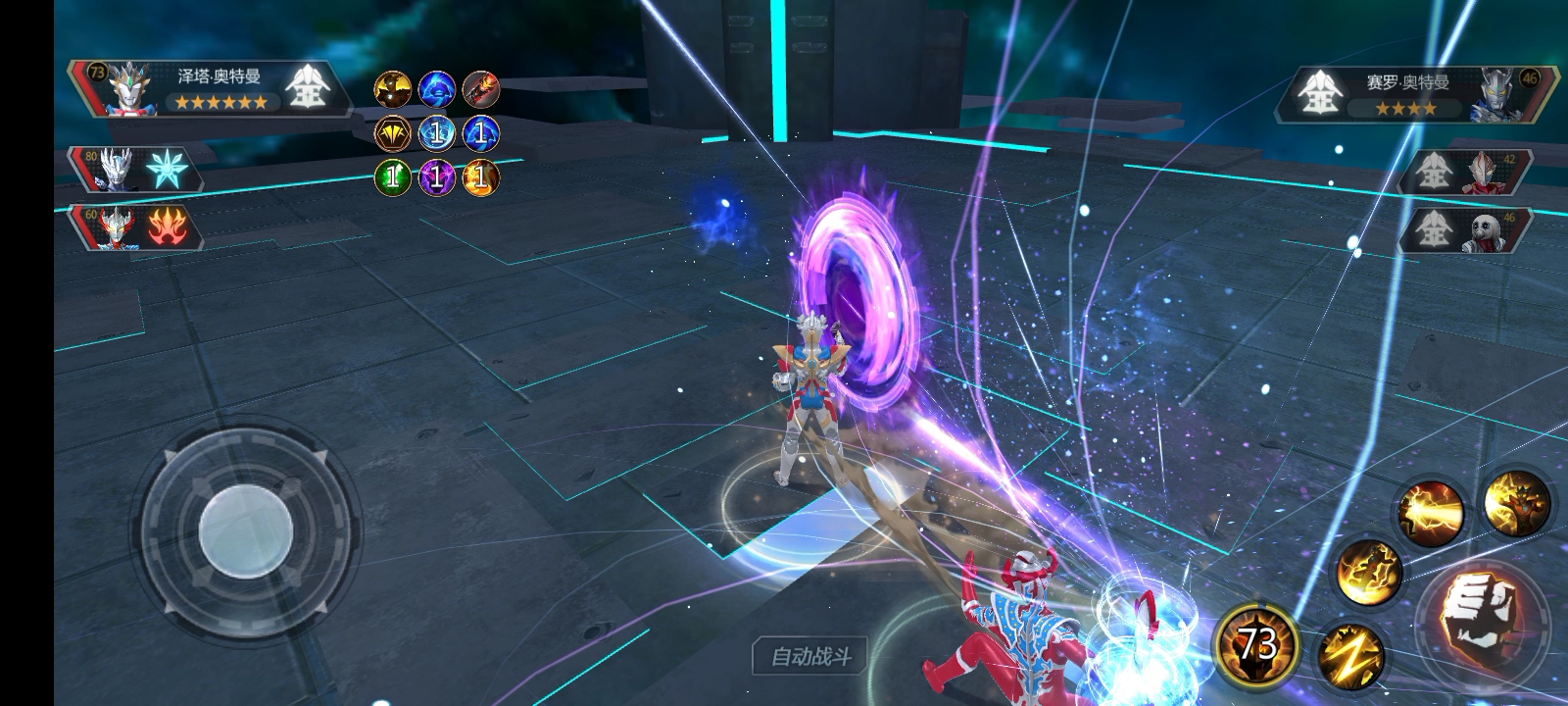Screen dimensions: 1568x706
Task: Switch to the level 60 teammate
Action: tap(135, 227)
